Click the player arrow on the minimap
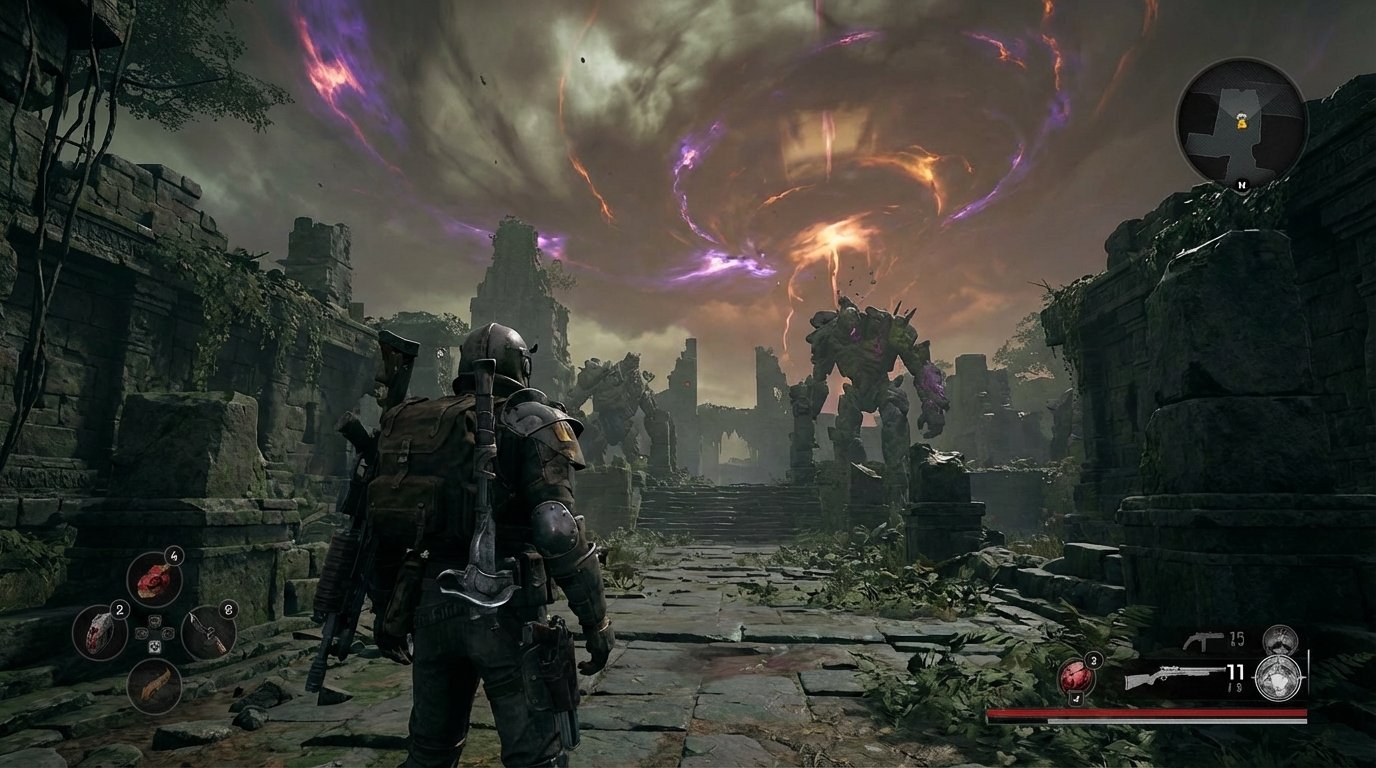This screenshot has width=1376, height=768. (x=1241, y=116)
